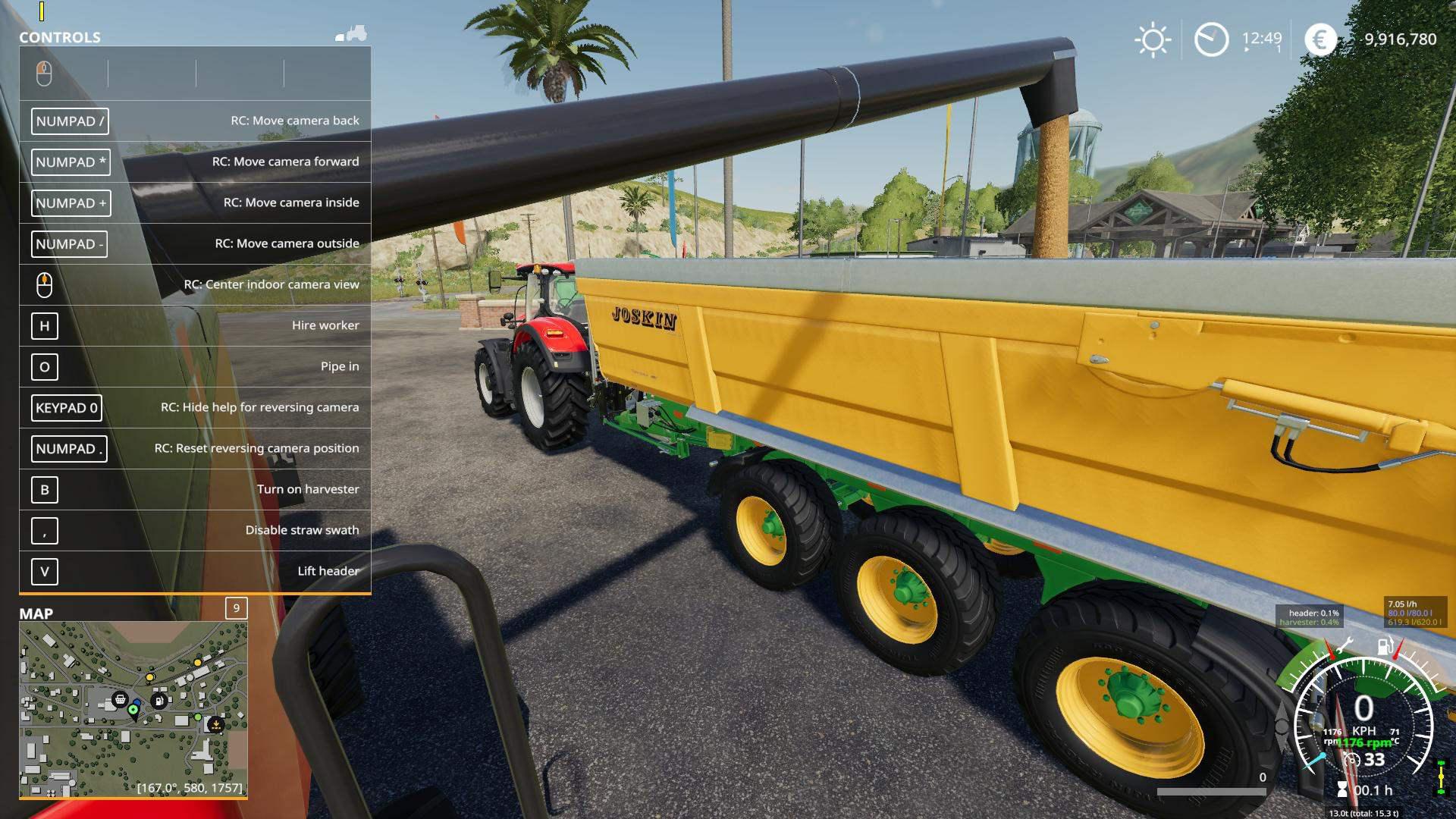
Task: Click the wrench icon on the speedometer
Action: click(1344, 646)
